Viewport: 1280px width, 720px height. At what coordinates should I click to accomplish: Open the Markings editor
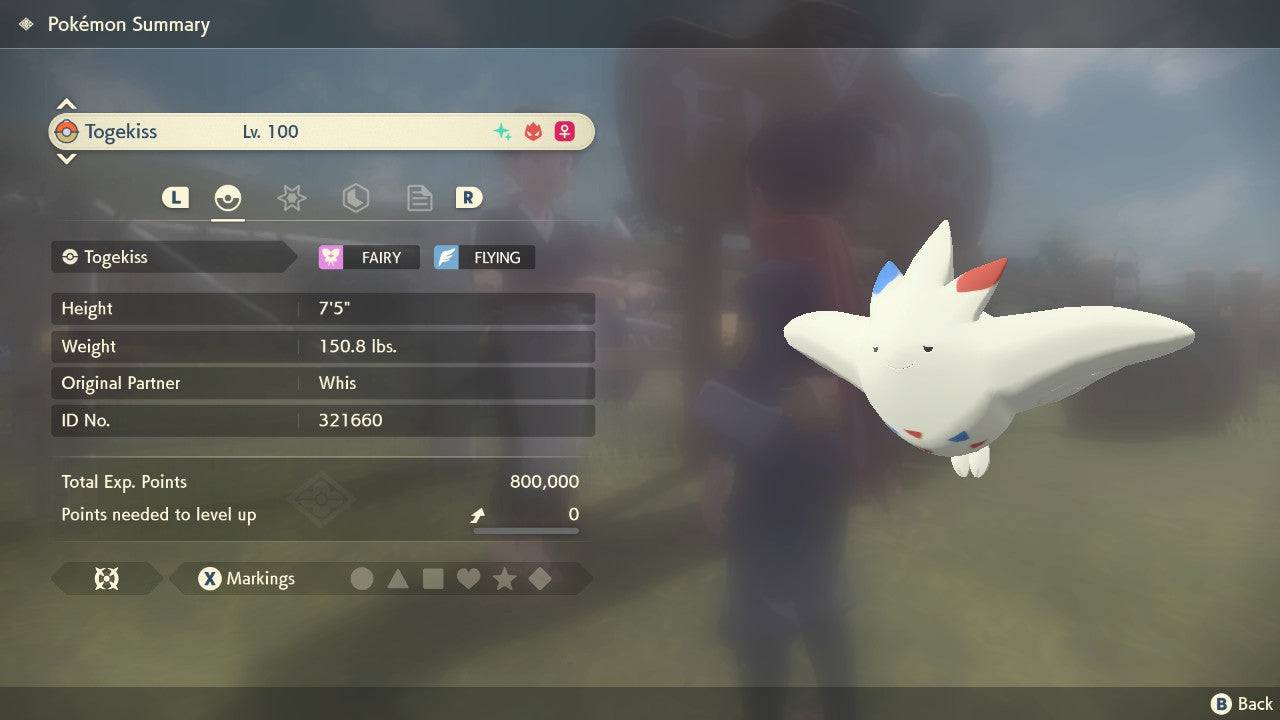246,579
